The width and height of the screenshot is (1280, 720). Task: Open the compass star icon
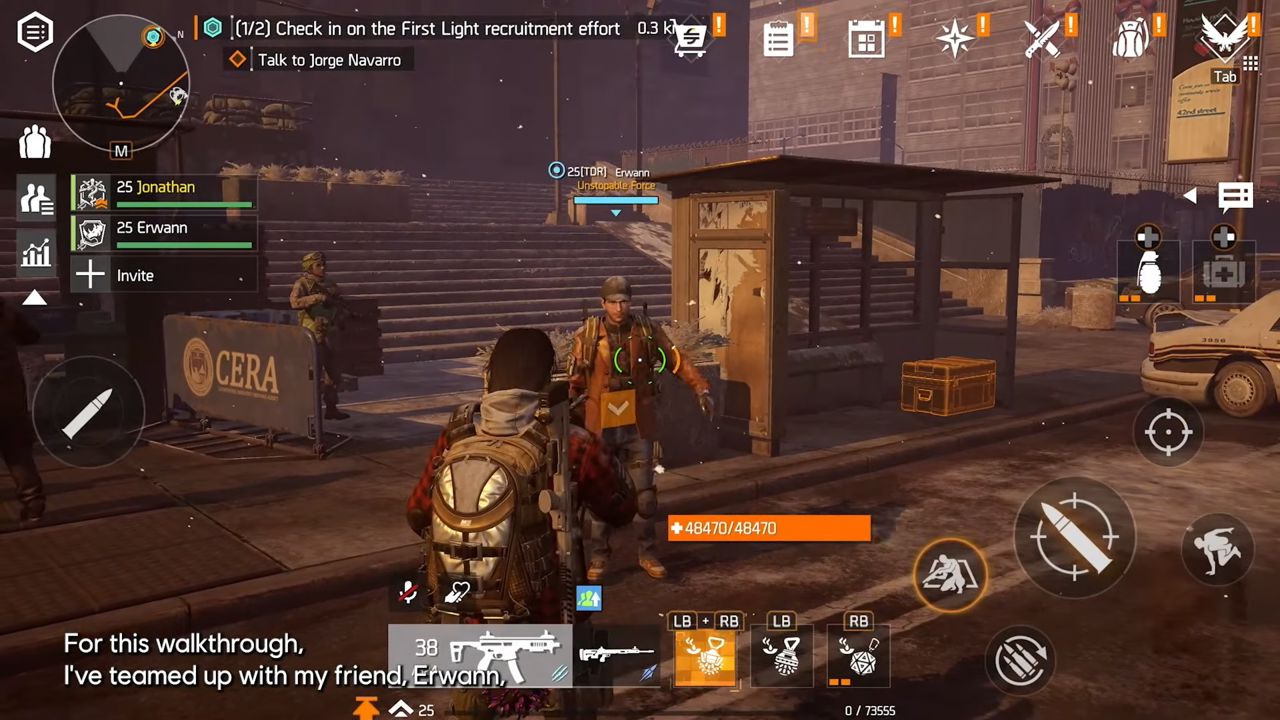953,38
